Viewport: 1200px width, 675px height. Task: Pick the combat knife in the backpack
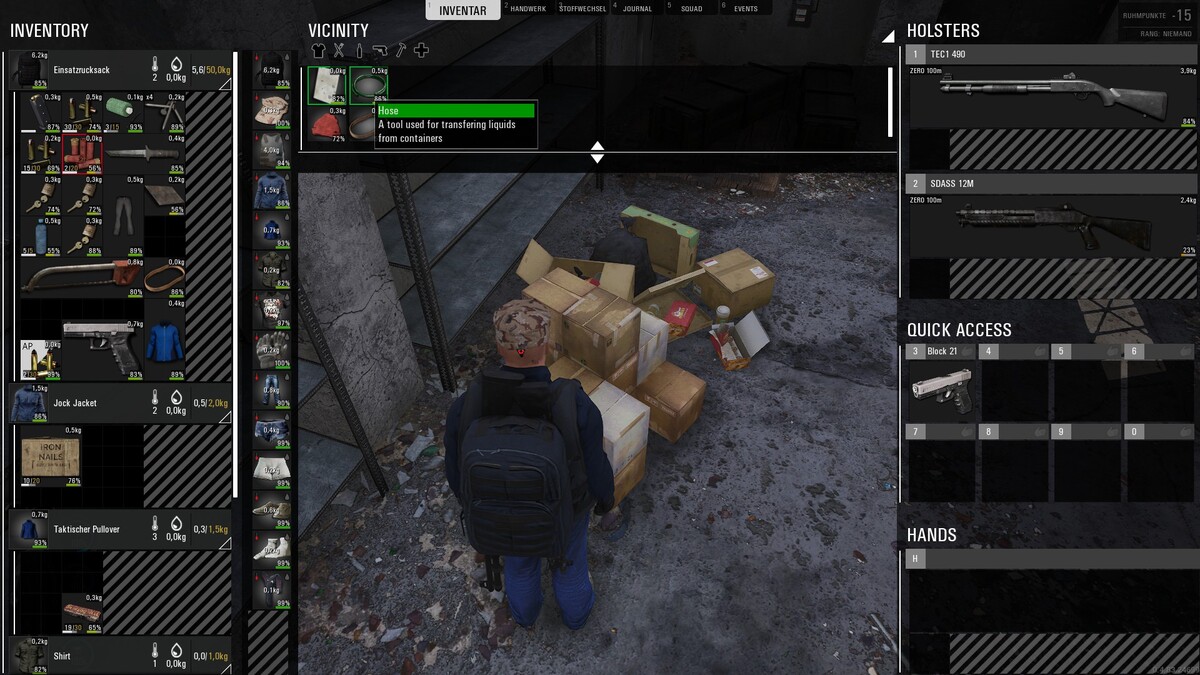coord(144,154)
